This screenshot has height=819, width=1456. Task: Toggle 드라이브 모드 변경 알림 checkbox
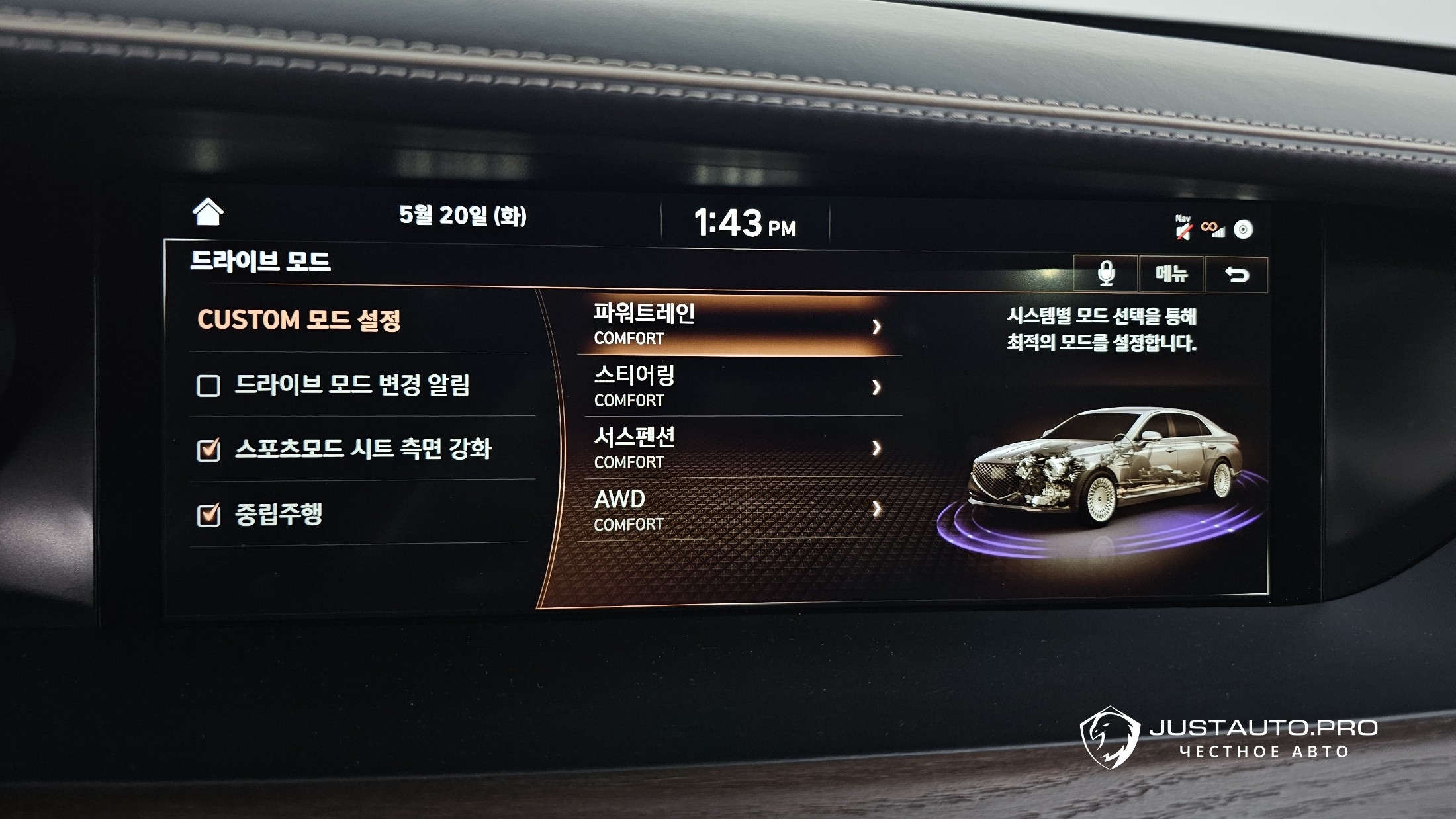pos(208,386)
